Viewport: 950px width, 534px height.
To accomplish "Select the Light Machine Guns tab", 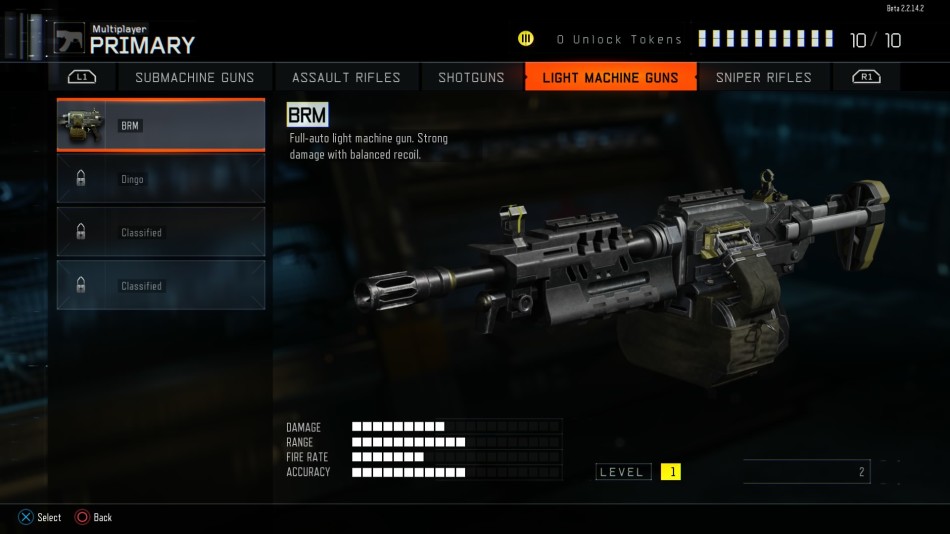I will [x=610, y=77].
